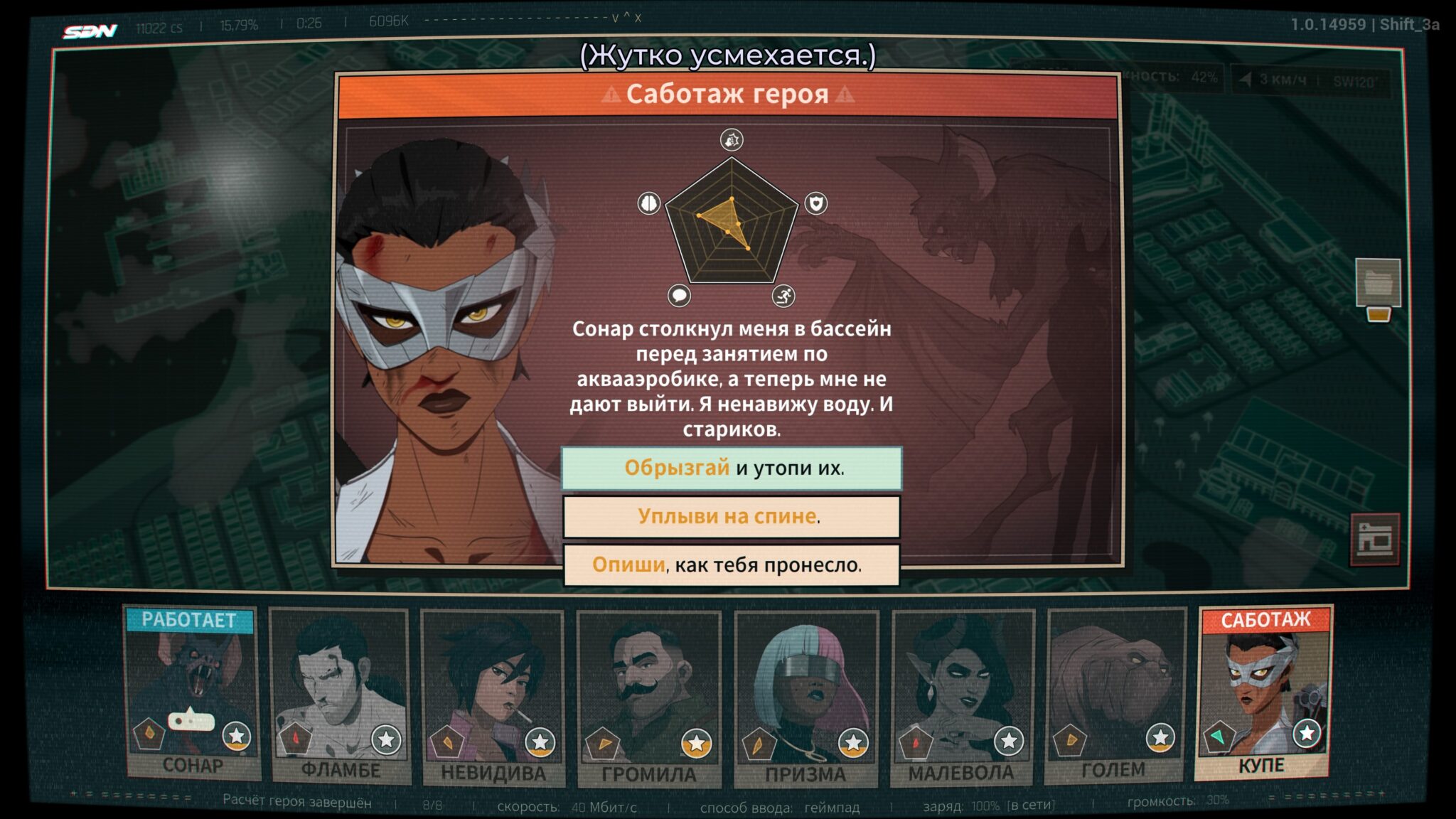Select the Голем hero card

pyautogui.click(x=1115, y=695)
